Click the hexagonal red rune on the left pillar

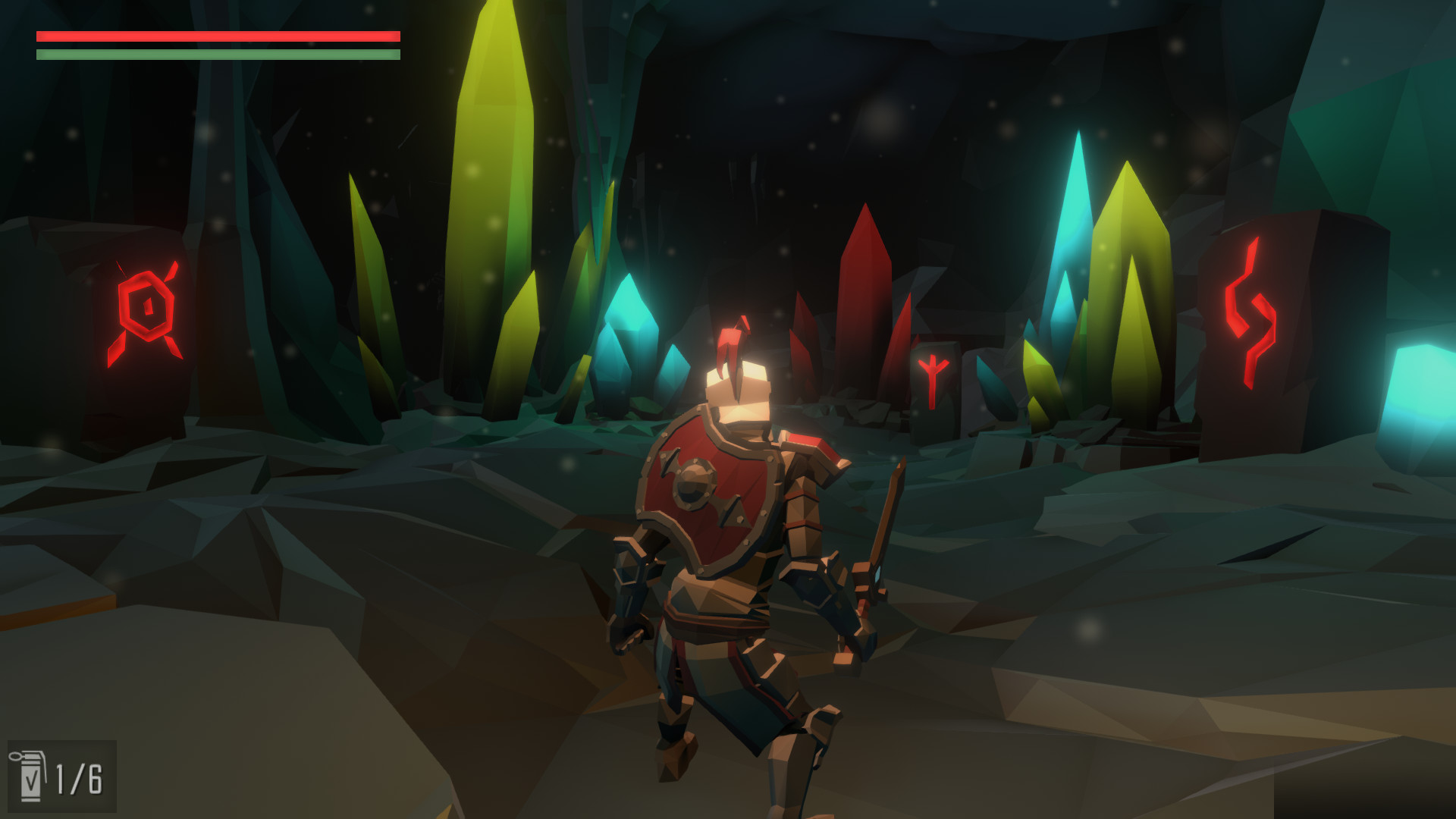(149, 306)
